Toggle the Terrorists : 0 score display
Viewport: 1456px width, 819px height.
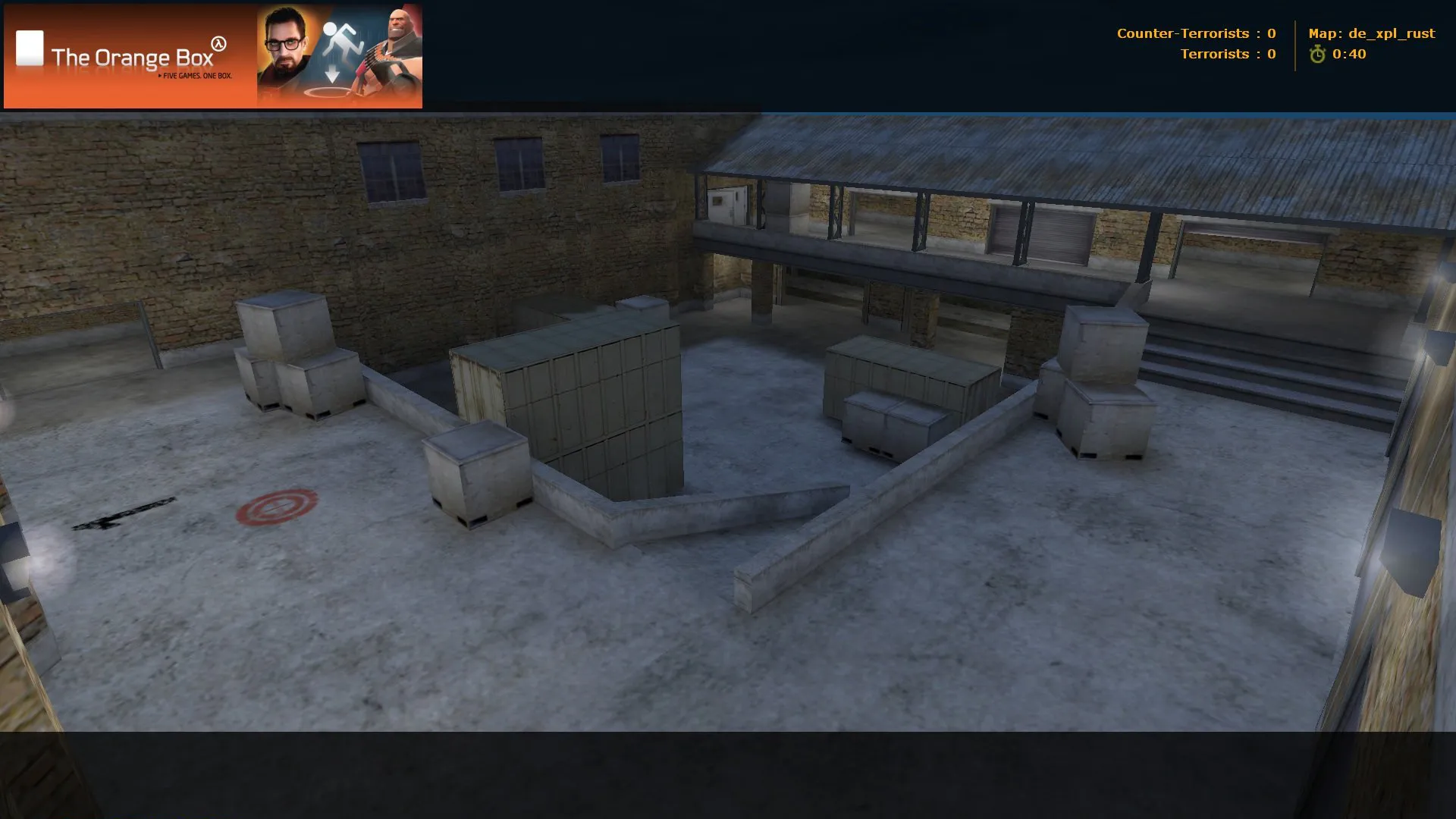pos(1227,54)
